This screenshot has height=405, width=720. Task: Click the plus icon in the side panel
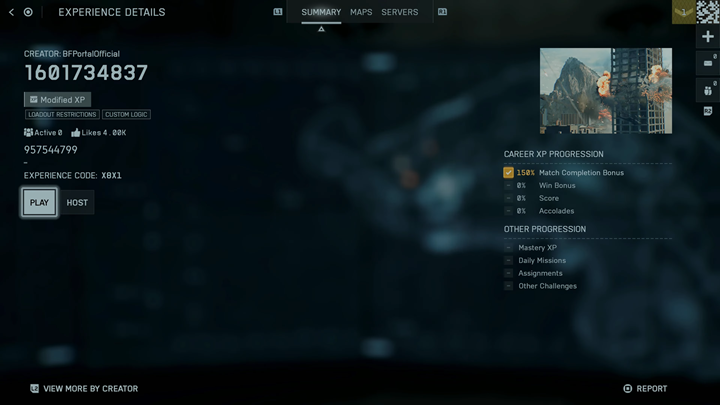click(x=708, y=37)
